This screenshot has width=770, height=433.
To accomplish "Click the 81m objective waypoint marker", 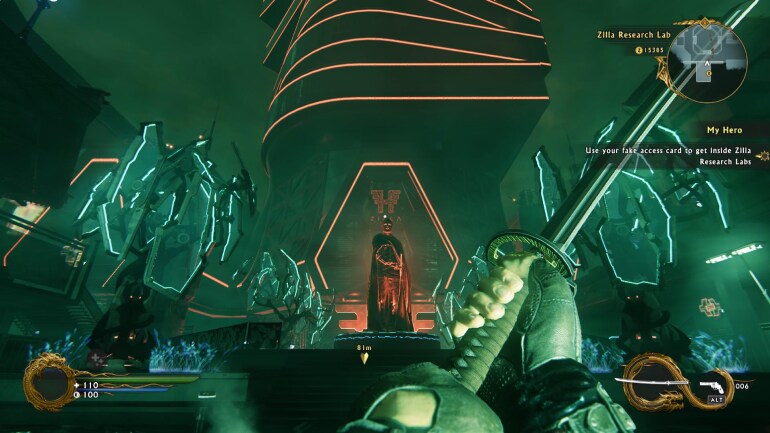I will [365, 356].
